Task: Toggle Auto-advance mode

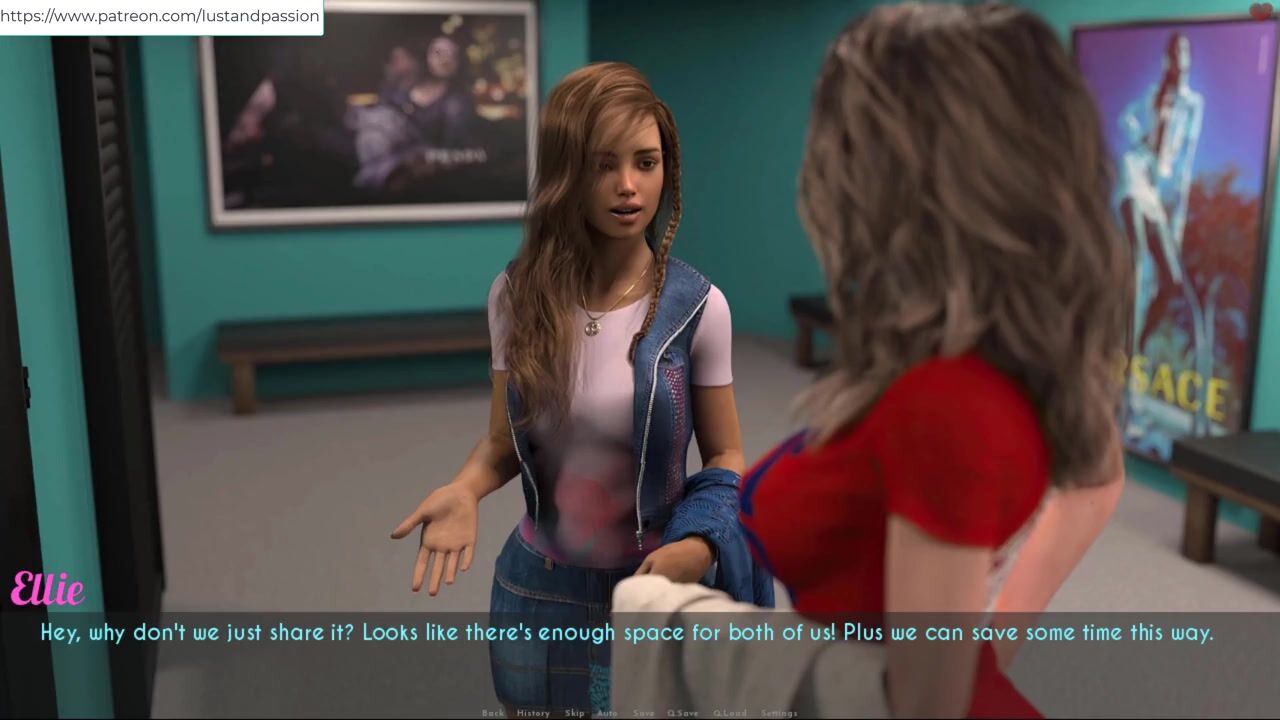Action: (x=607, y=713)
